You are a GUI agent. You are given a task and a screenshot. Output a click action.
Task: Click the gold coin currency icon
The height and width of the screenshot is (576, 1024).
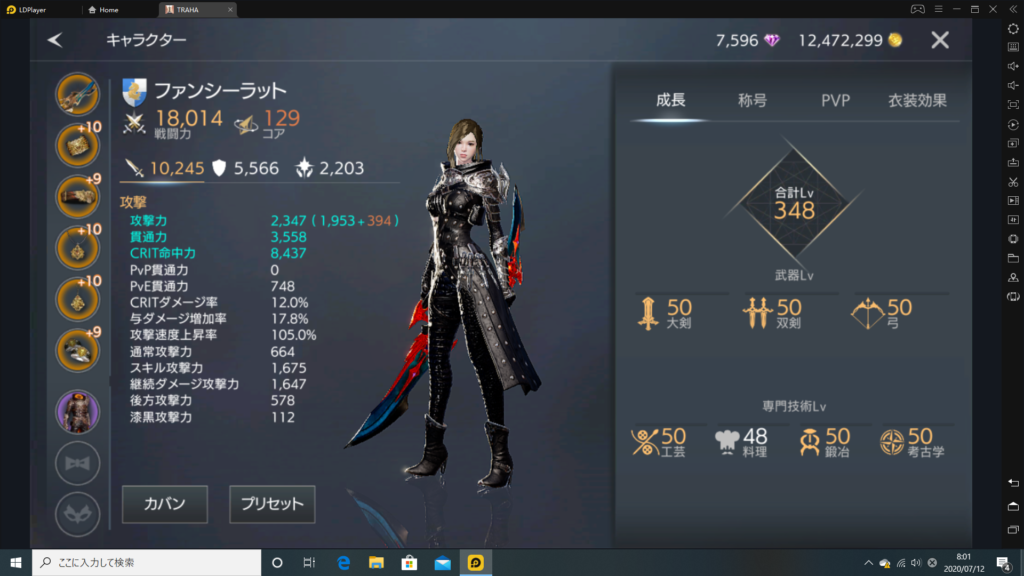coord(895,41)
